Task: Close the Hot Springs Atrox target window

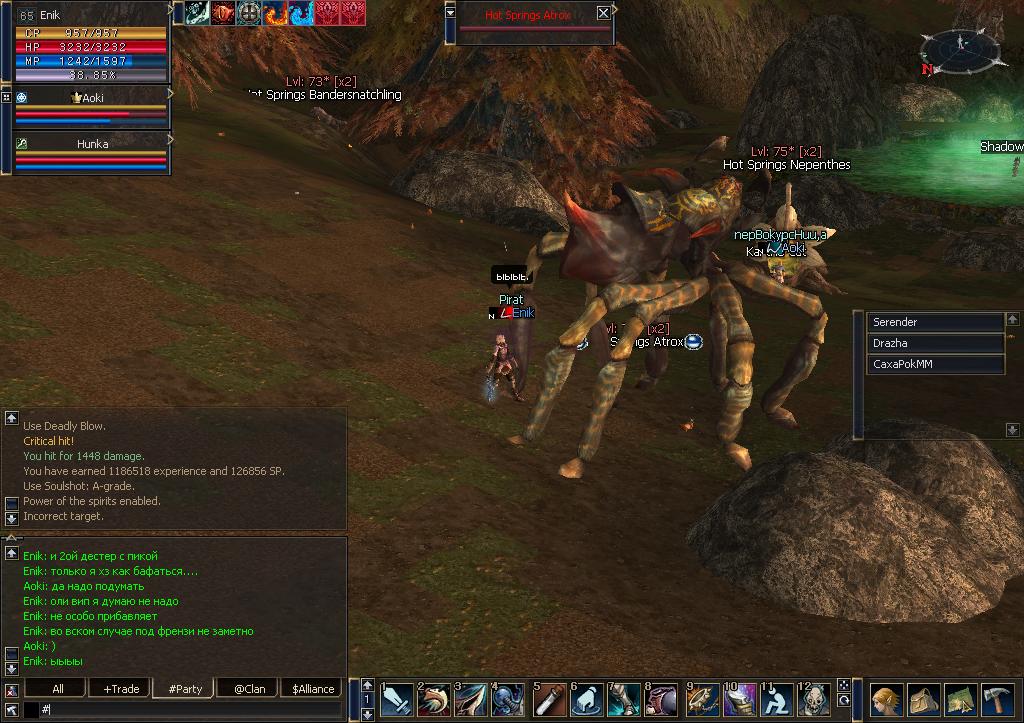Action: (x=603, y=13)
